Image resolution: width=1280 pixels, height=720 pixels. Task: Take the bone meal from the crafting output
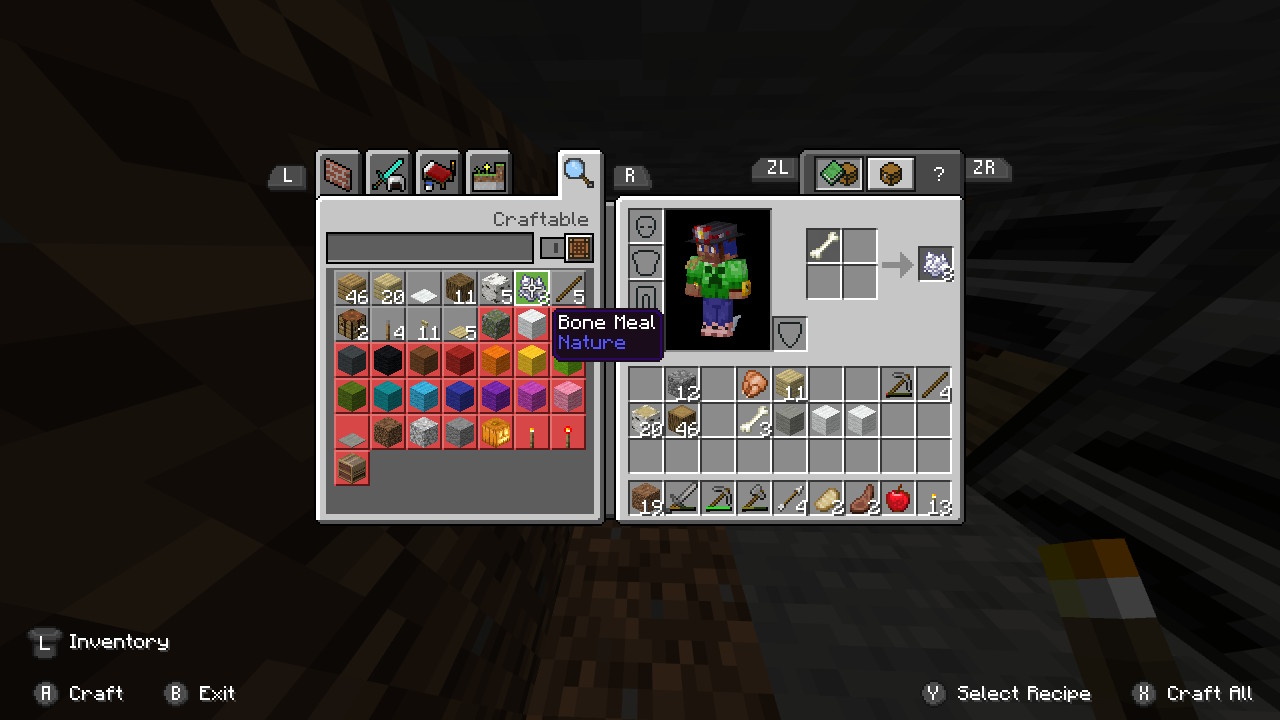pyautogui.click(x=936, y=264)
